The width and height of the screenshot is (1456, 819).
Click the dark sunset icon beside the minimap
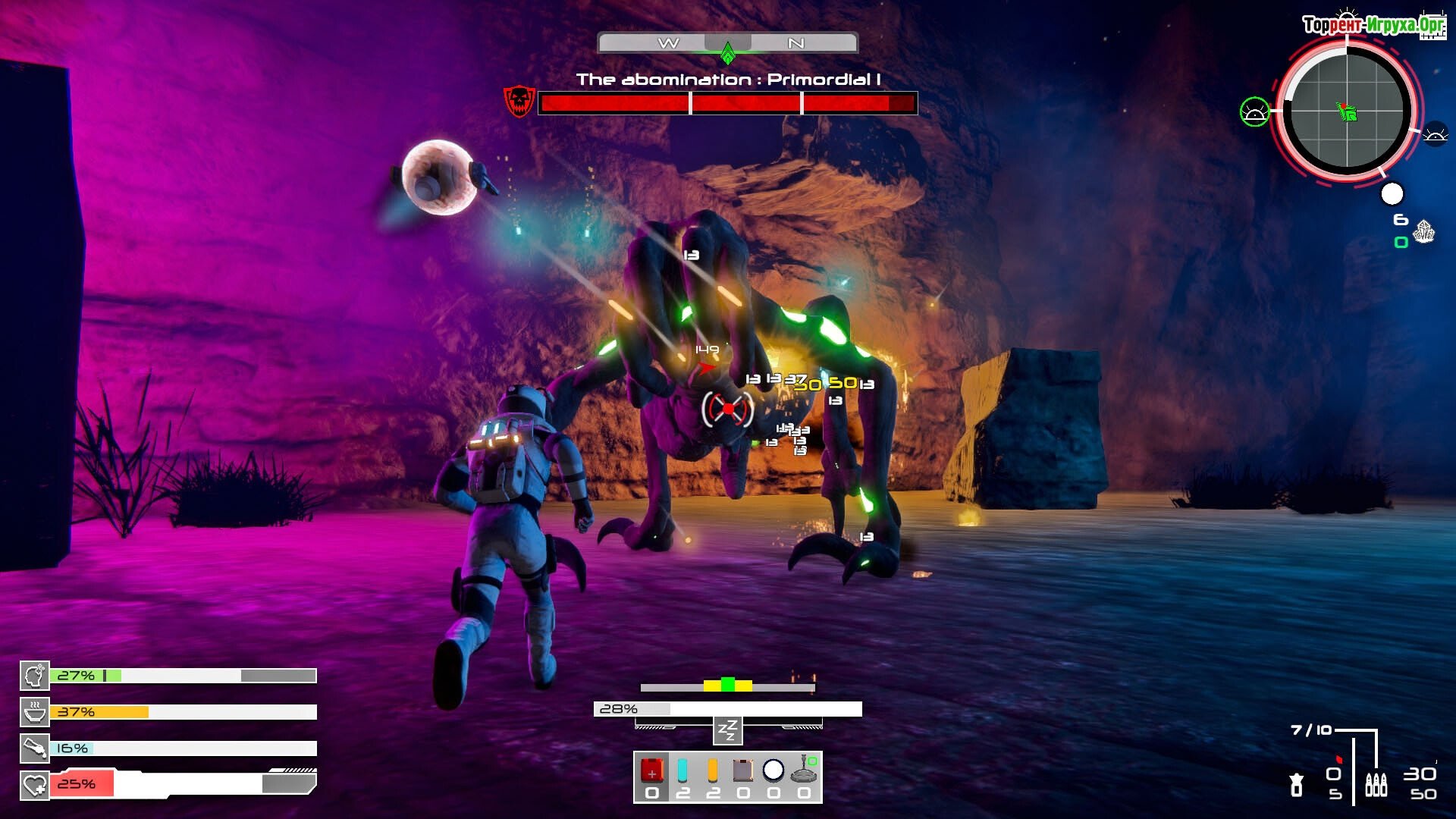1435,135
